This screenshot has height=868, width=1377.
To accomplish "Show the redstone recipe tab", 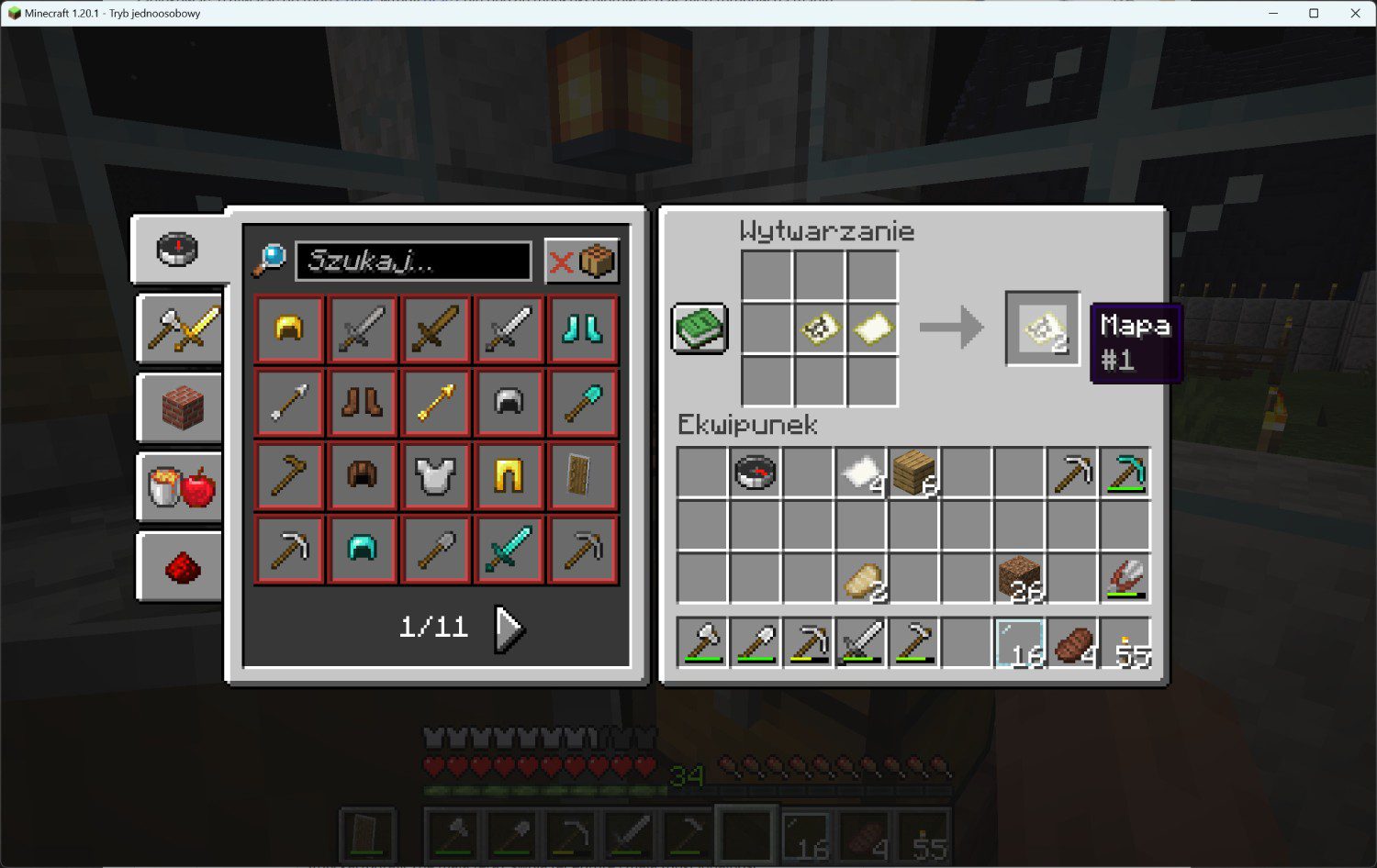I will tap(181, 567).
